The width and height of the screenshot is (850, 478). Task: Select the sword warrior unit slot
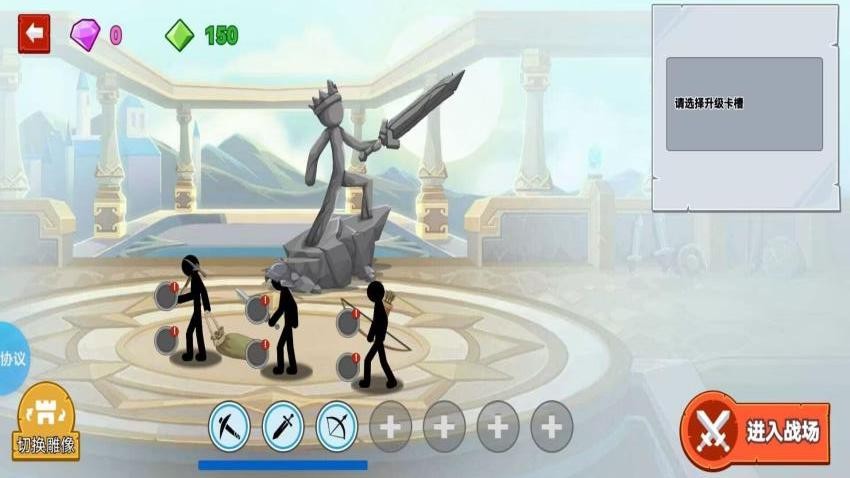point(282,428)
